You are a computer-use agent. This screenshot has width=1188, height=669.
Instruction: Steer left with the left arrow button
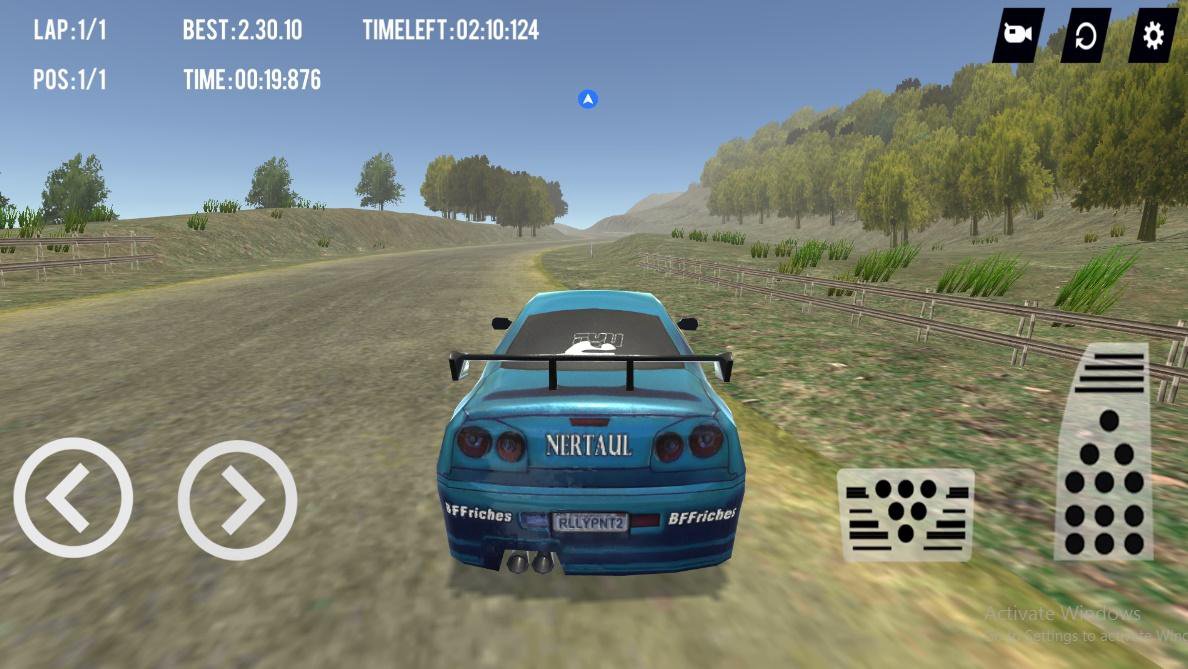72,497
